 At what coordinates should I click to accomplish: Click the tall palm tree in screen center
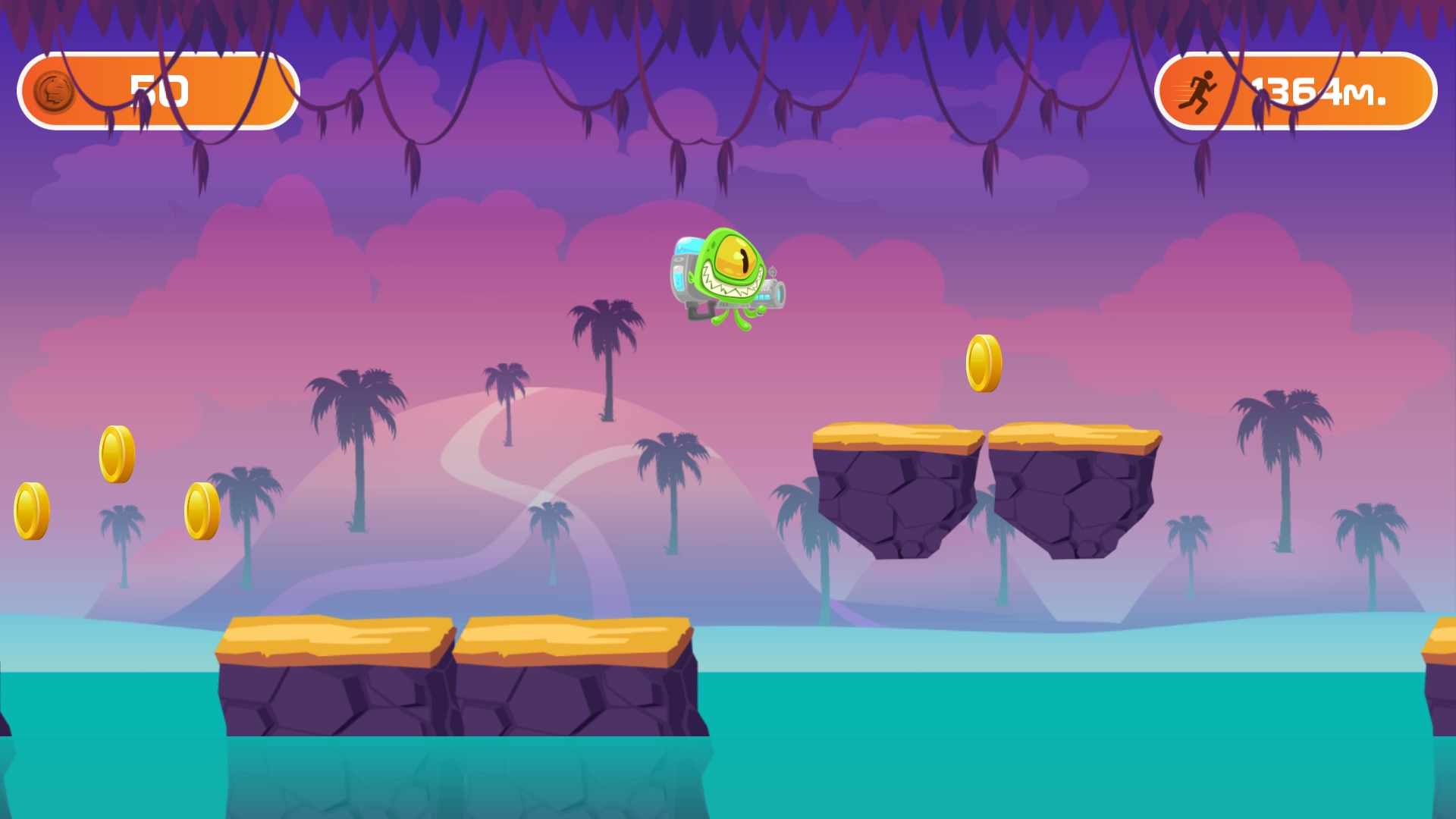pyautogui.click(x=607, y=356)
